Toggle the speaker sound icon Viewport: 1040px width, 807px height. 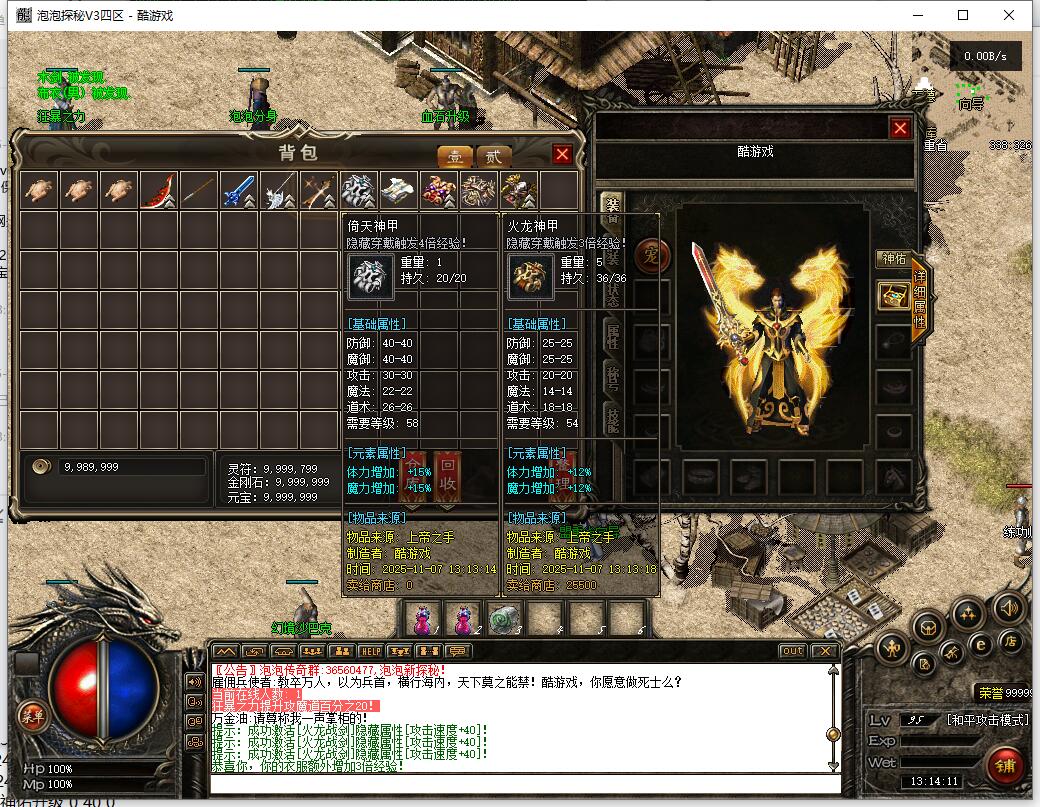[x=1008, y=606]
